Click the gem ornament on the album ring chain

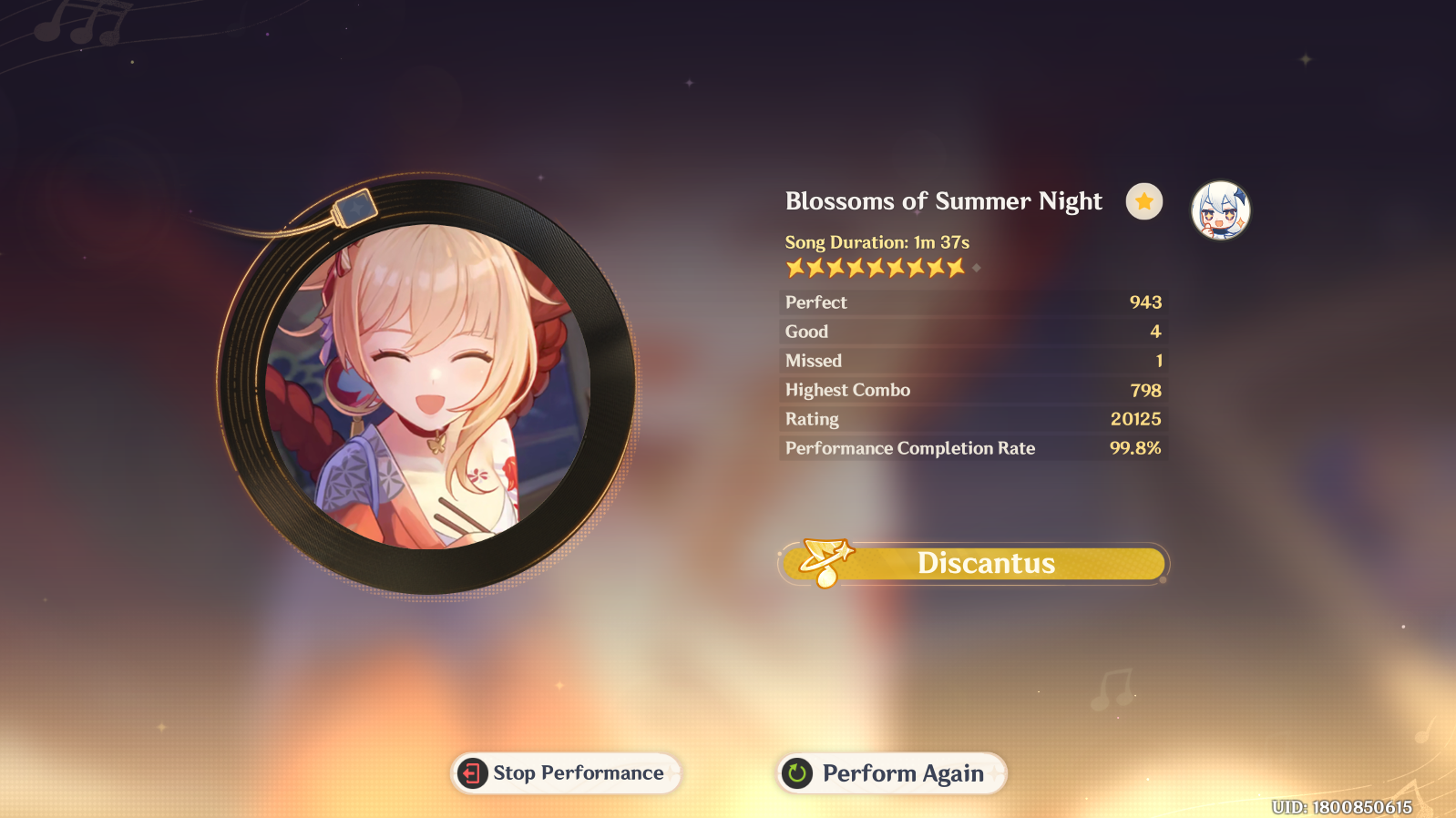pyautogui.click(x=355, y=209)
